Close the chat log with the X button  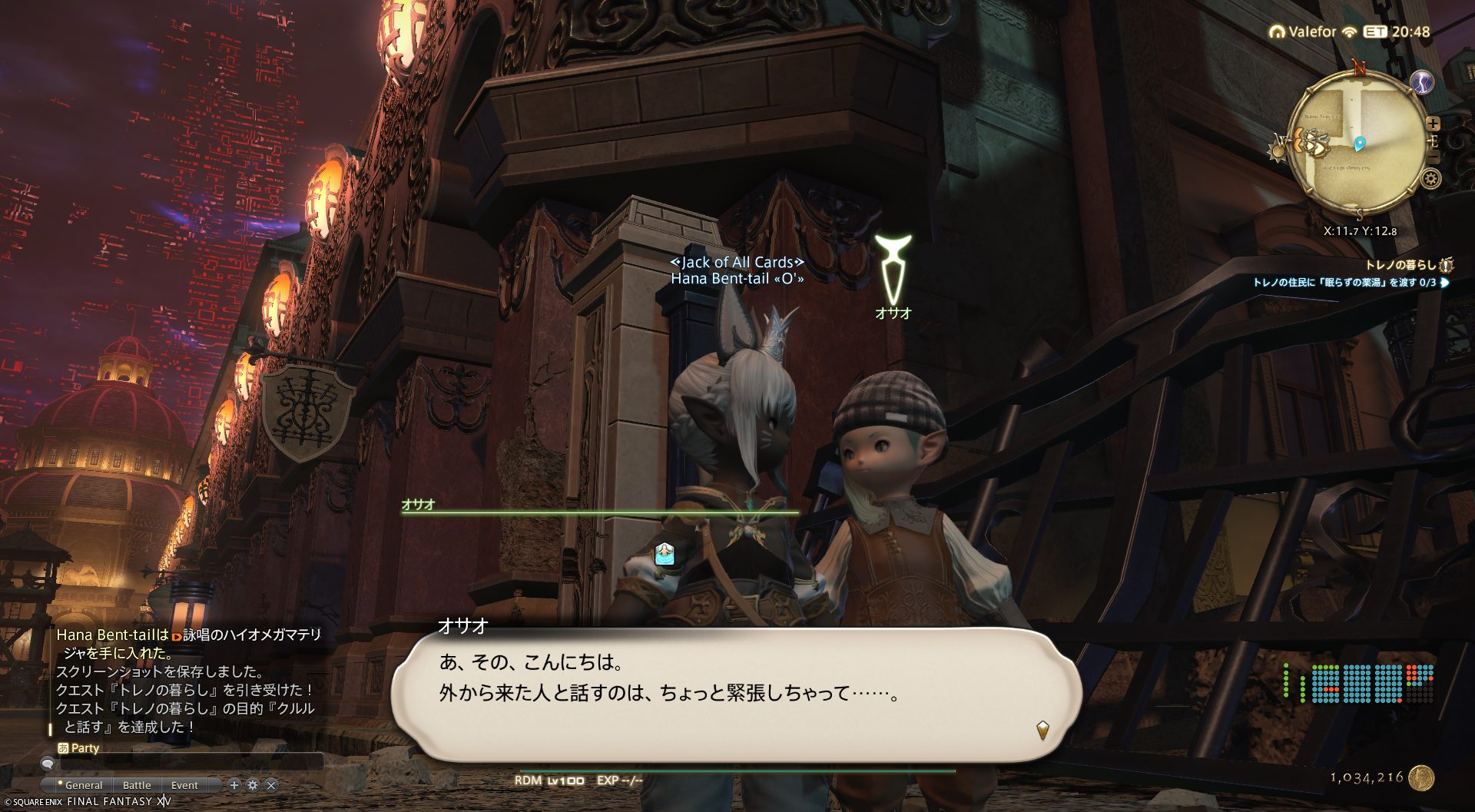coord(271,785)
